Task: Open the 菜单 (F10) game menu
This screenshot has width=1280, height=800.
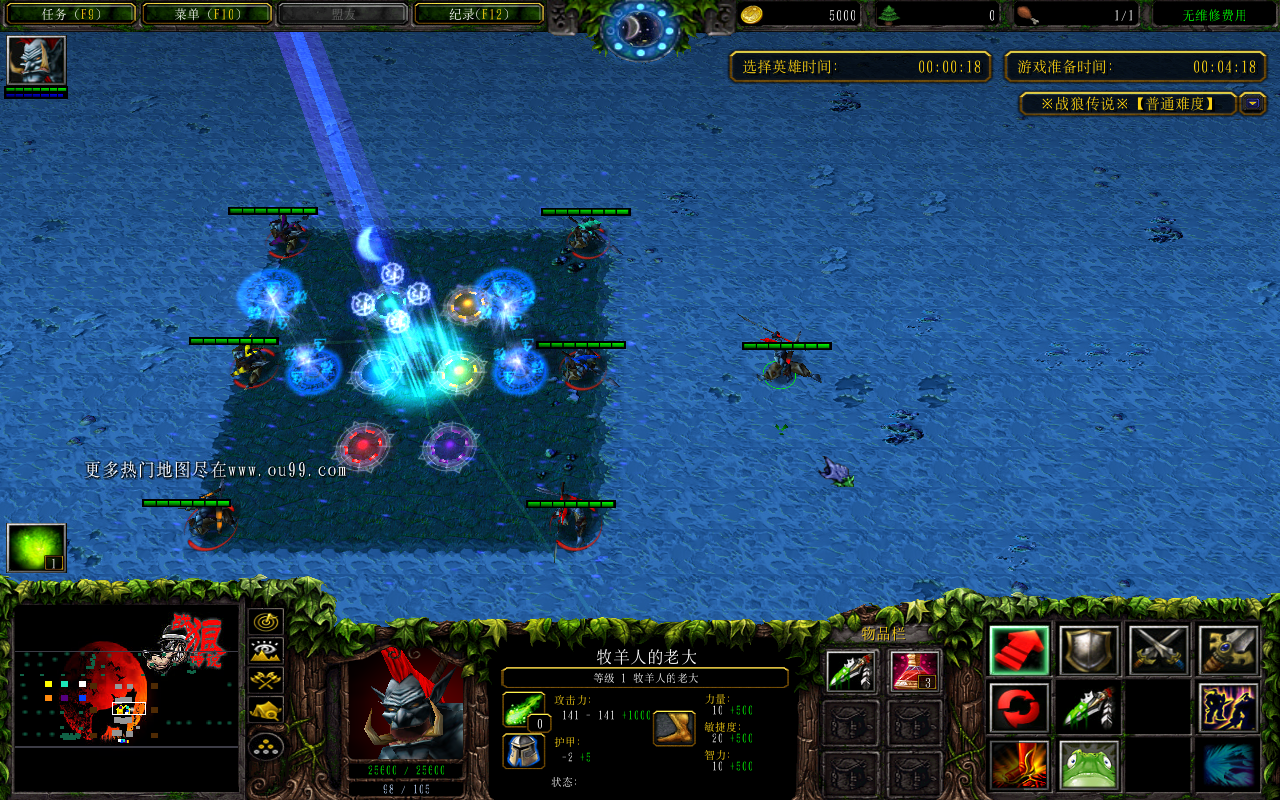Action: (x=207, y=14)
